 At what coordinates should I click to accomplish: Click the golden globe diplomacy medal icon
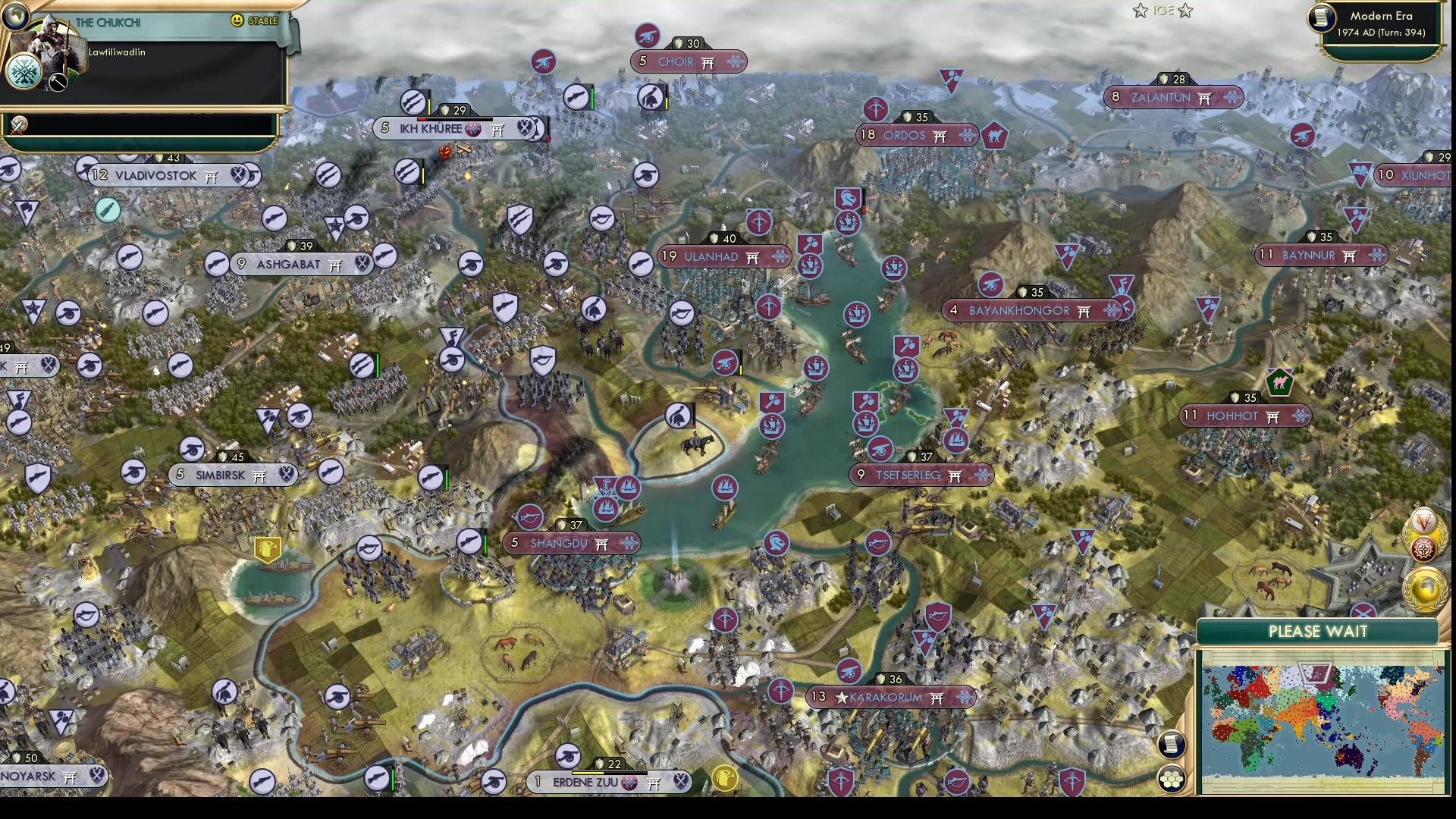[x=1424, y=588]
